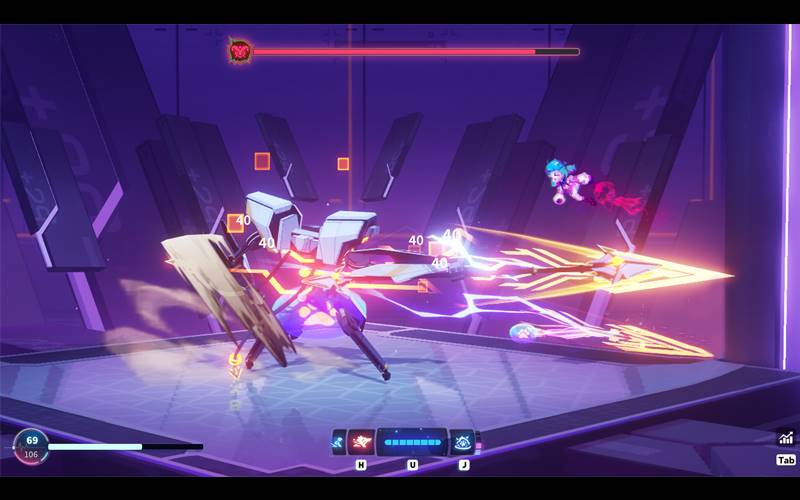Image resolution: width=800 pixels, height=500 pixels.
Task: Select the red boss emblem icon
Action: (240, 50)
